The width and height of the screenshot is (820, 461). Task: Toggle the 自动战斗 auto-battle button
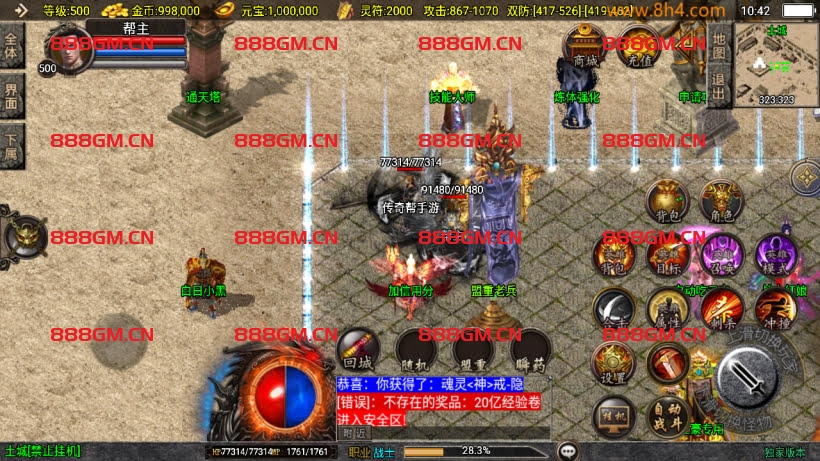click(x=668, y=411)
